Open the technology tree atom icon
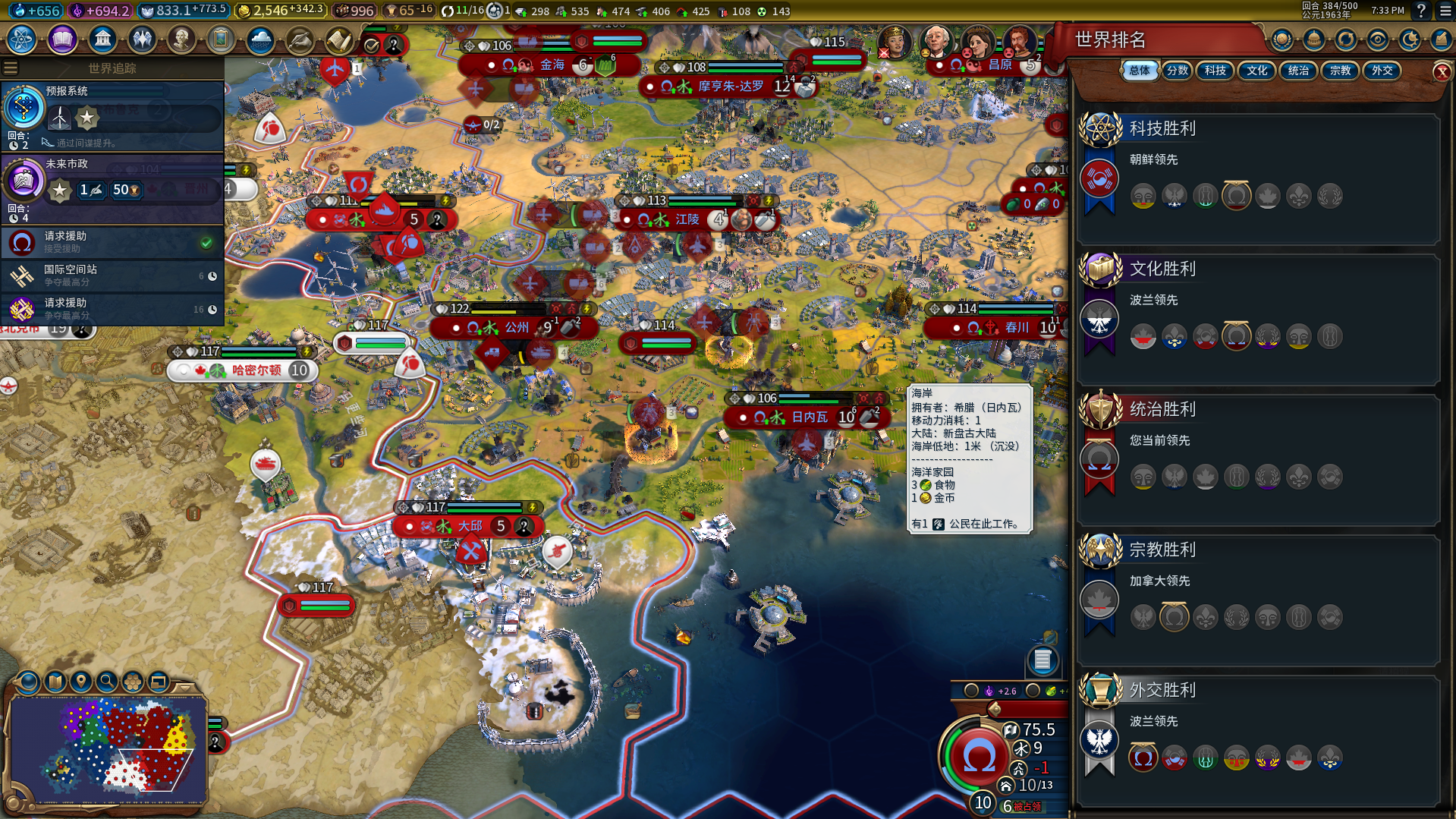The image size is (1456, 819). click(x=22, y=39)
